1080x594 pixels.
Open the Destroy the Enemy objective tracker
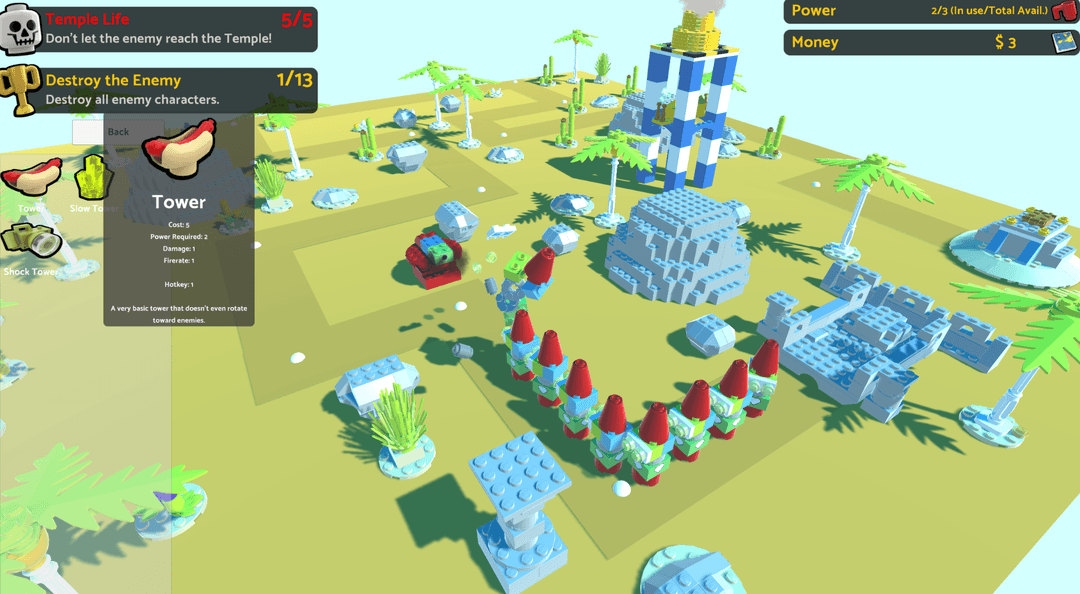pyautogui.click(x=160, y=90)
